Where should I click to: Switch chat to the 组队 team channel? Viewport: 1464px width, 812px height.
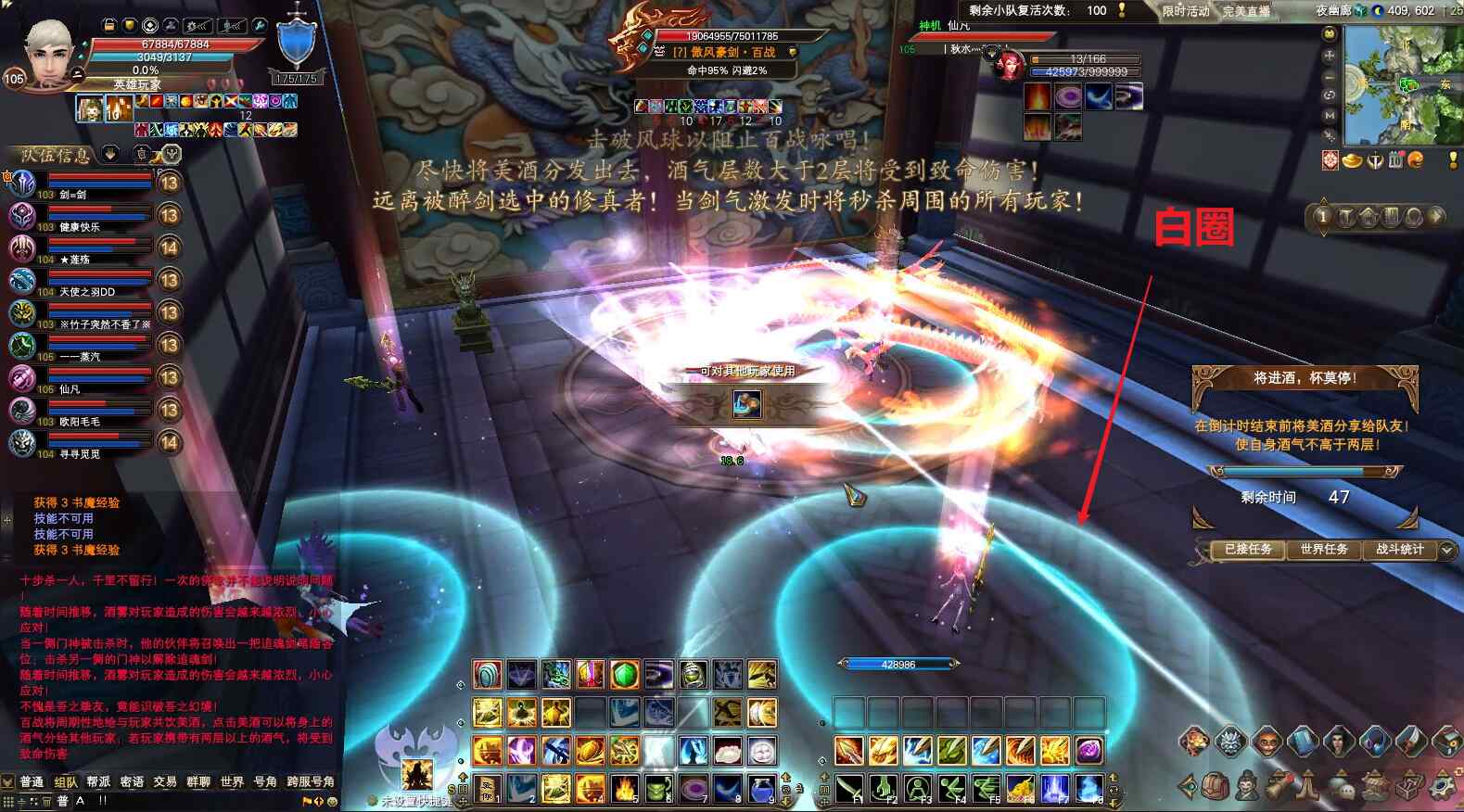pos(66,782)
